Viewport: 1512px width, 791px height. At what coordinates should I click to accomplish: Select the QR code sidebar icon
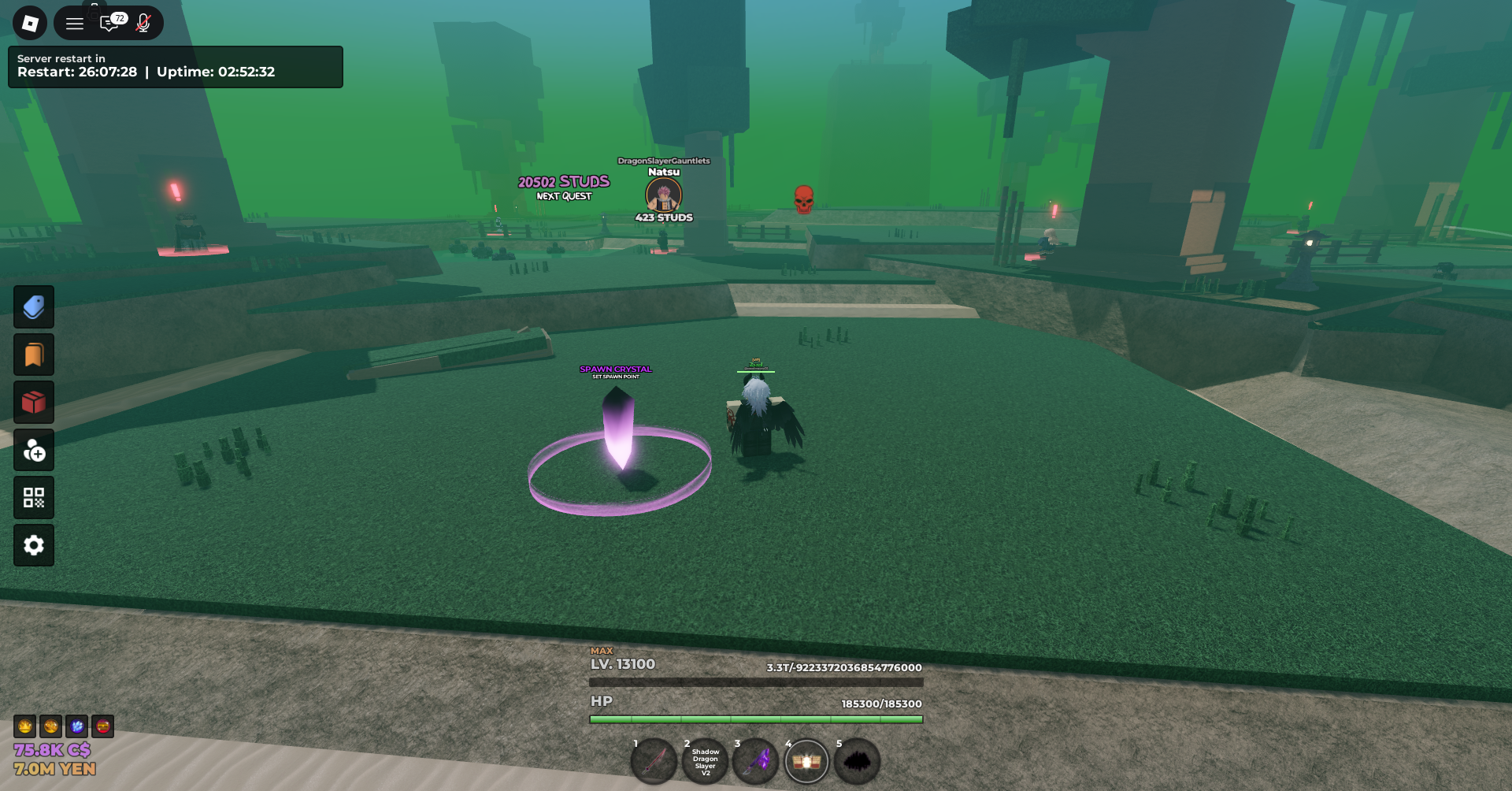[33, 497]
